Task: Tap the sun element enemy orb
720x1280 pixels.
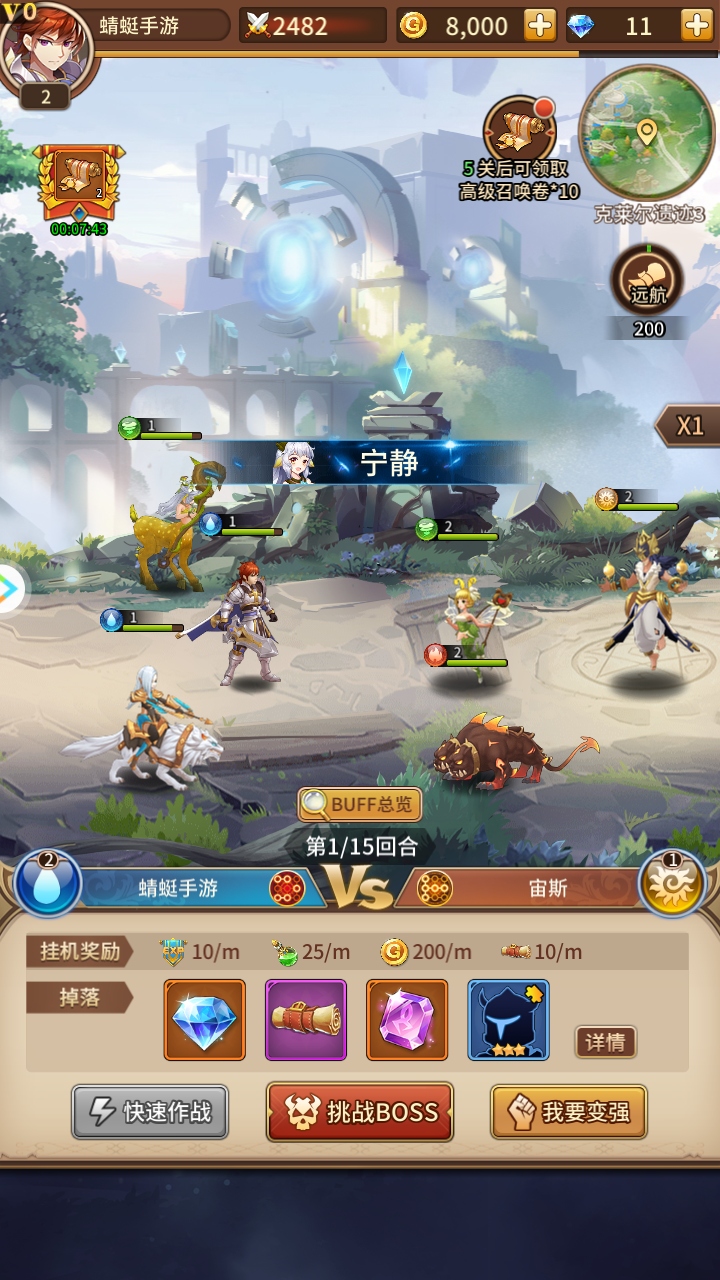Action: pos(672,883)
